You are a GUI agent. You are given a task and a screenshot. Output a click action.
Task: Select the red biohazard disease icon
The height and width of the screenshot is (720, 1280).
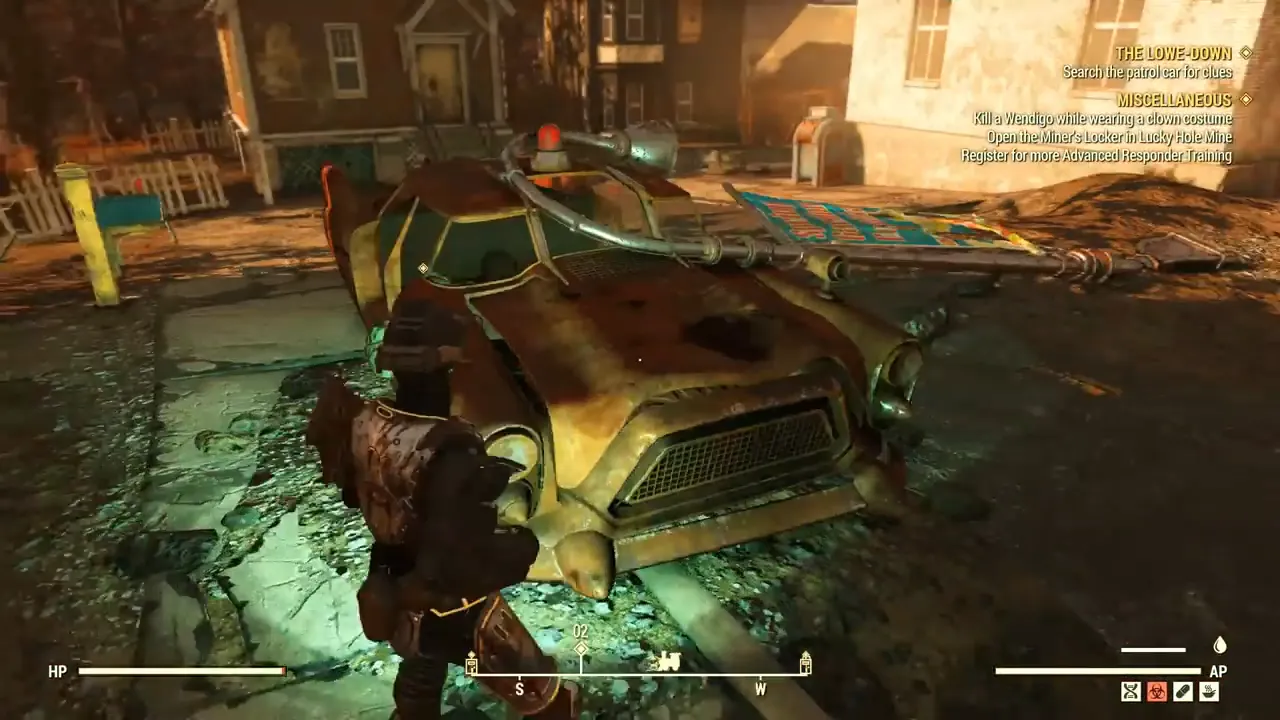click(1157, 691)
